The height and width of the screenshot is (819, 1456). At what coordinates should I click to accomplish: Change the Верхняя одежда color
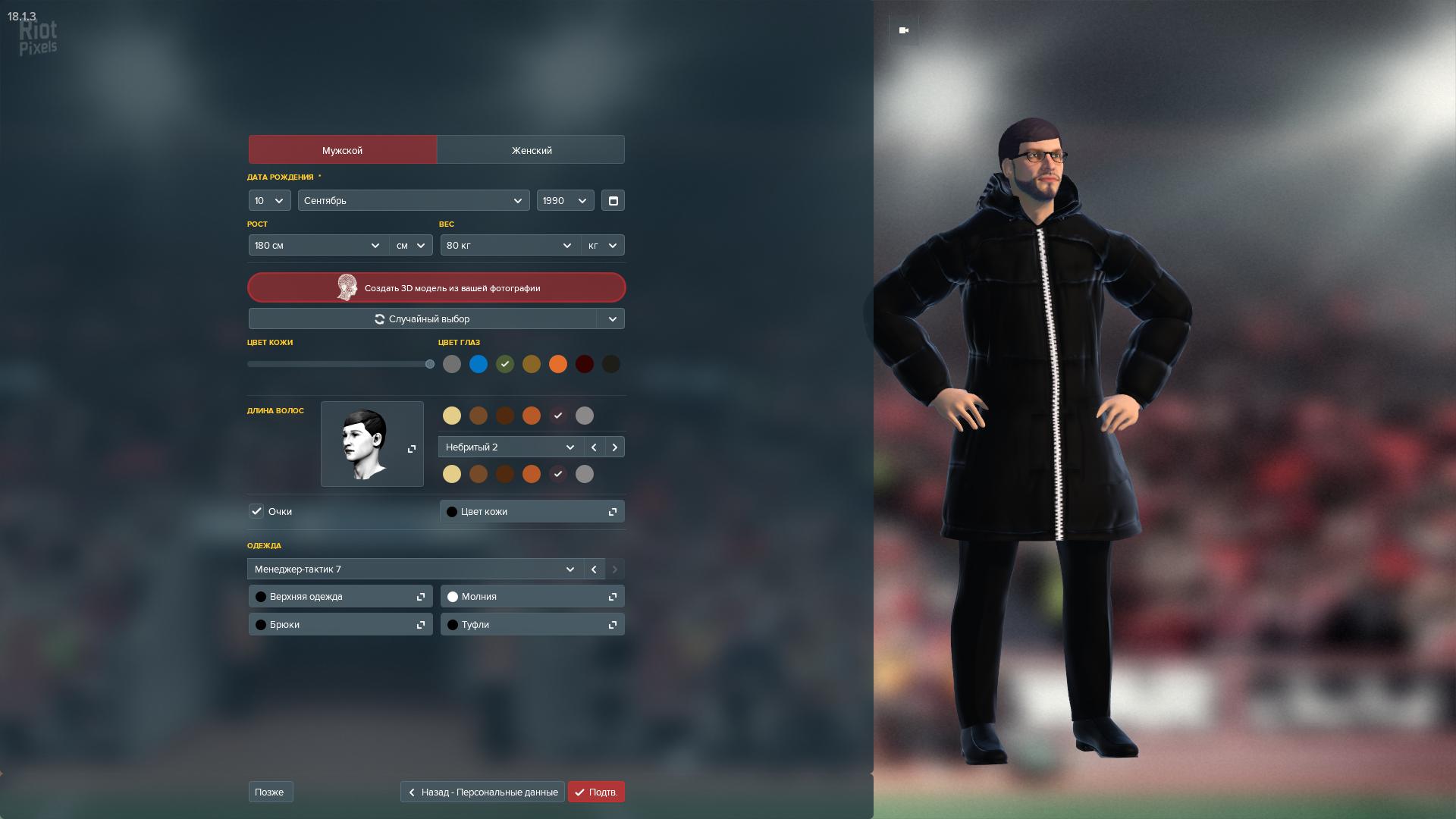pos(340,597)
